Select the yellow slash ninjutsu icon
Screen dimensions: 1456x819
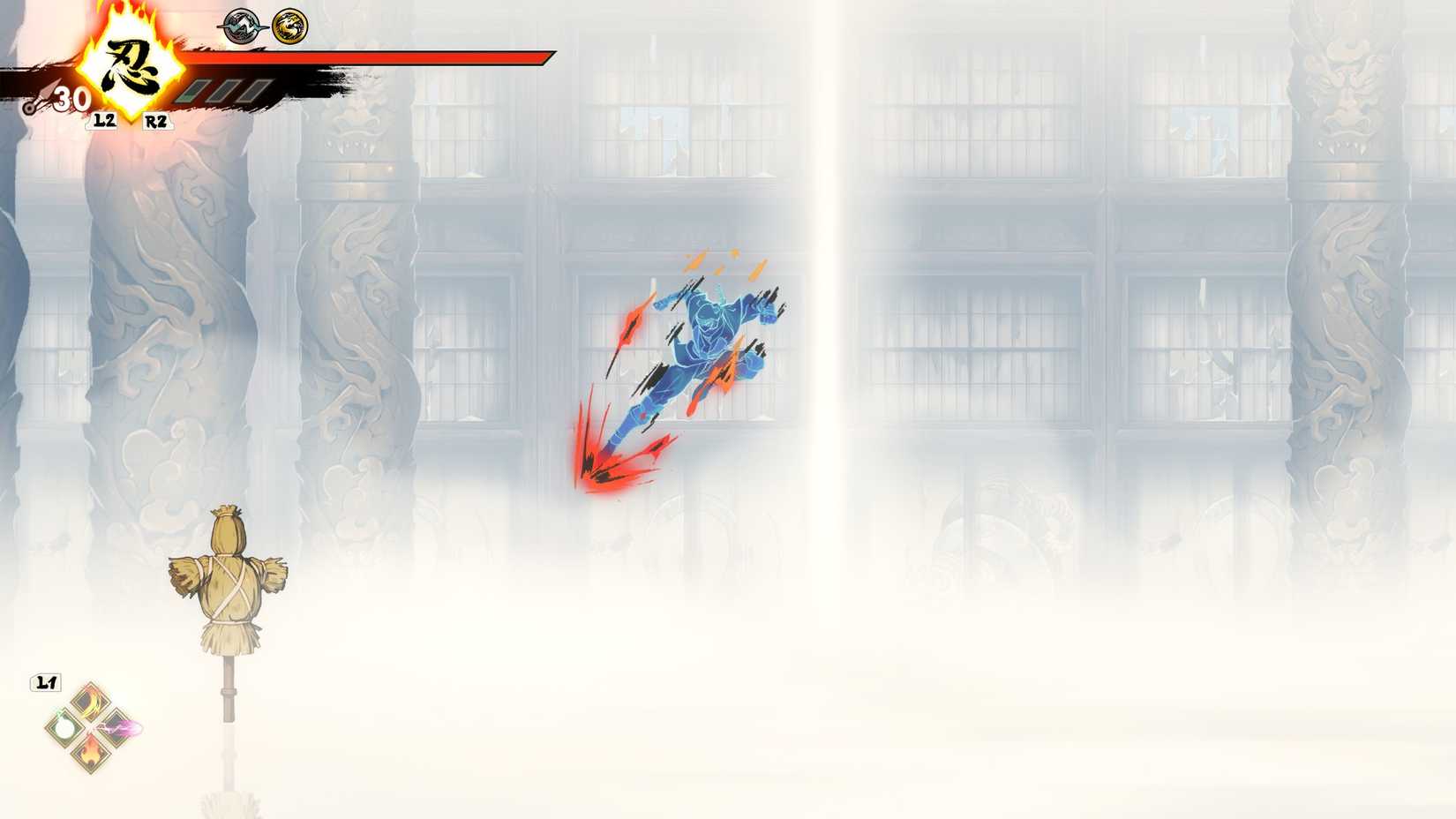(x=90, y=702)
